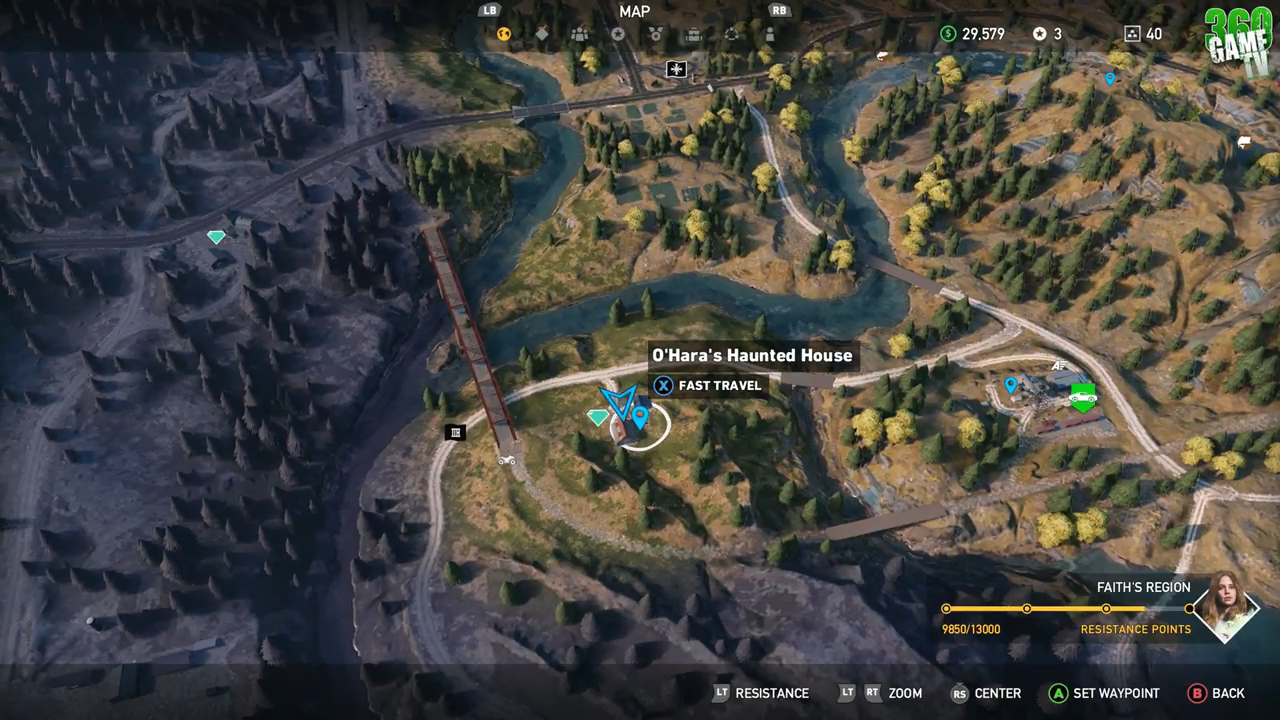1280x720 pixels.
Task: Open the co-op ring icon in the header
Action: pyautogui.click(x=732, y=34)
